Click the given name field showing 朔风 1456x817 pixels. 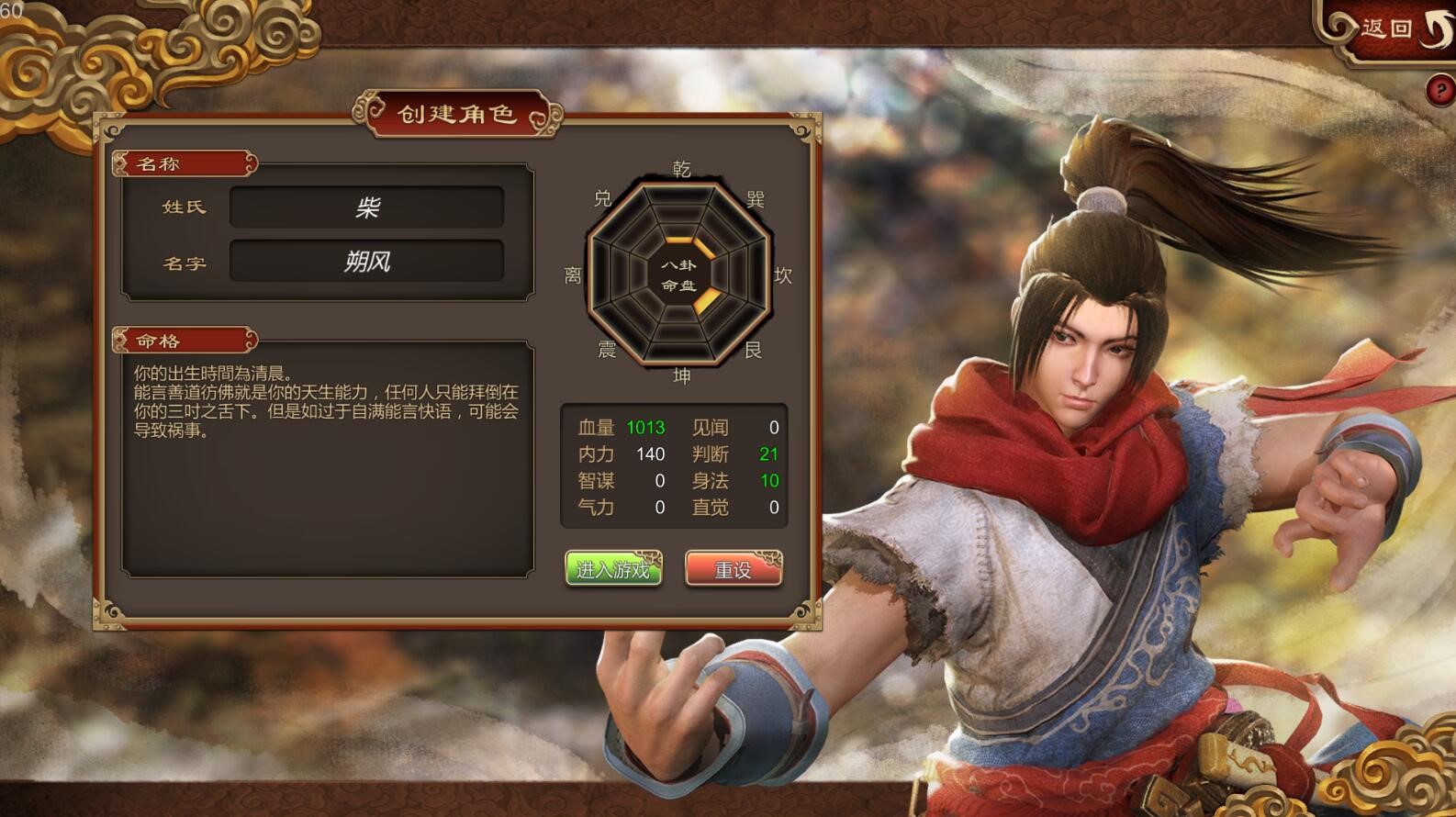click(x=366, y=263)
